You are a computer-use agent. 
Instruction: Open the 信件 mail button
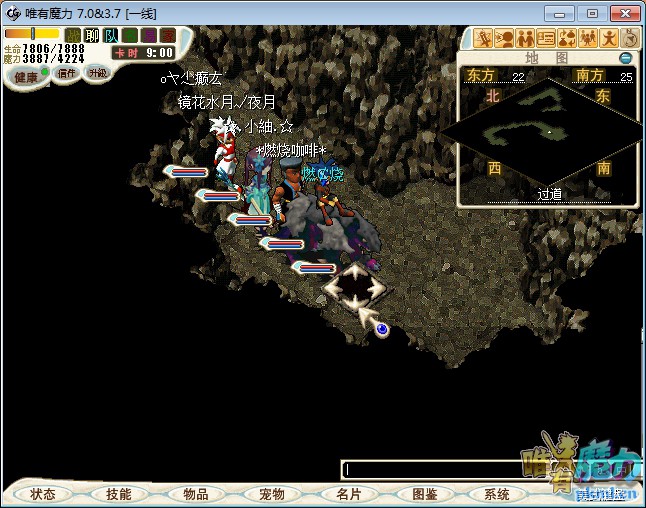67,73
